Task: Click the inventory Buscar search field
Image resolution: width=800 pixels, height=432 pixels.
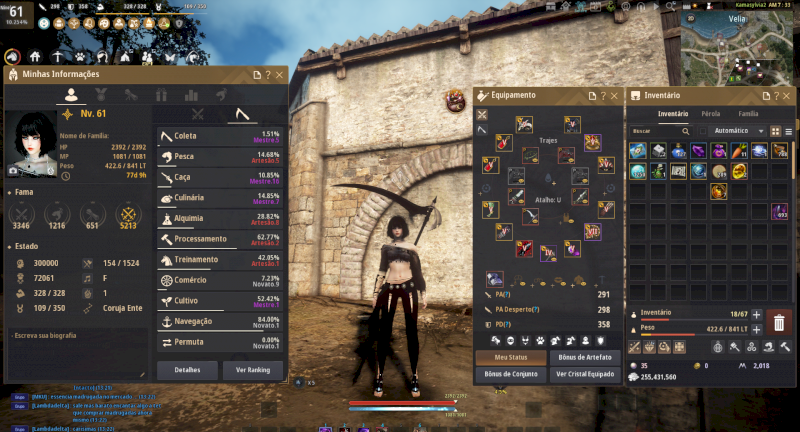Action: (x=655, y=131)
